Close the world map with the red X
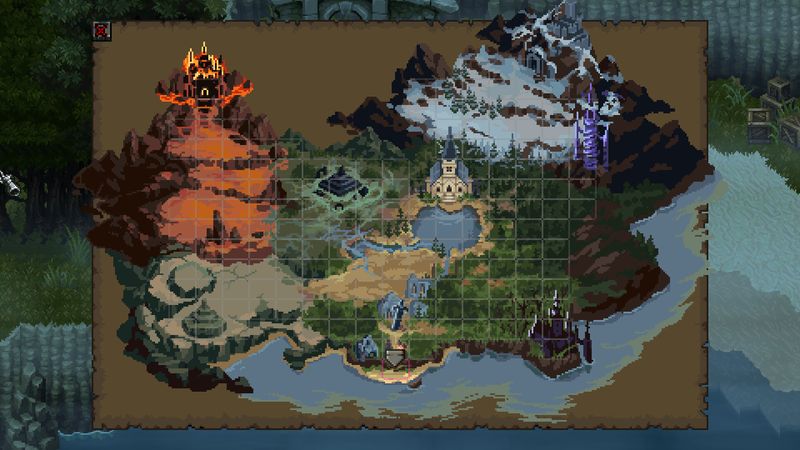 [x=102, y=30]
